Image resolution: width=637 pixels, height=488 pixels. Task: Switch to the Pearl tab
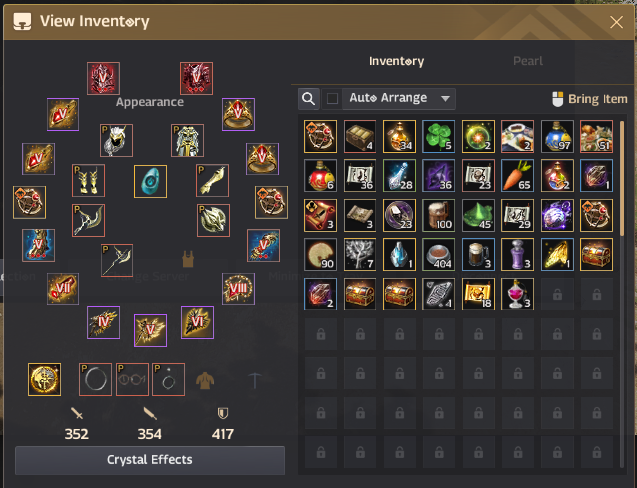click(x=528, y=61)
